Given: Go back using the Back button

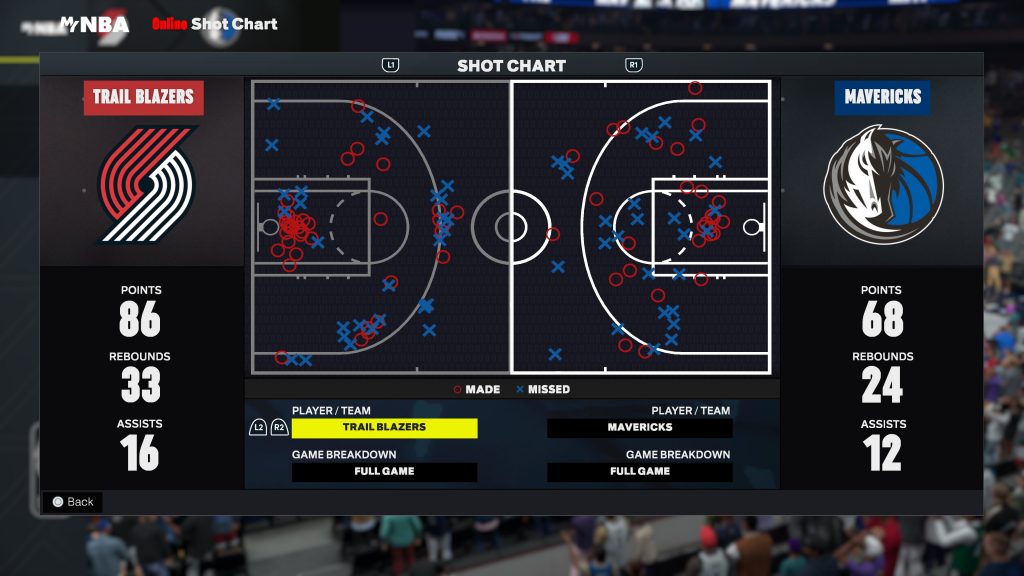Looking at the screenshot, I should click(73, 502).
